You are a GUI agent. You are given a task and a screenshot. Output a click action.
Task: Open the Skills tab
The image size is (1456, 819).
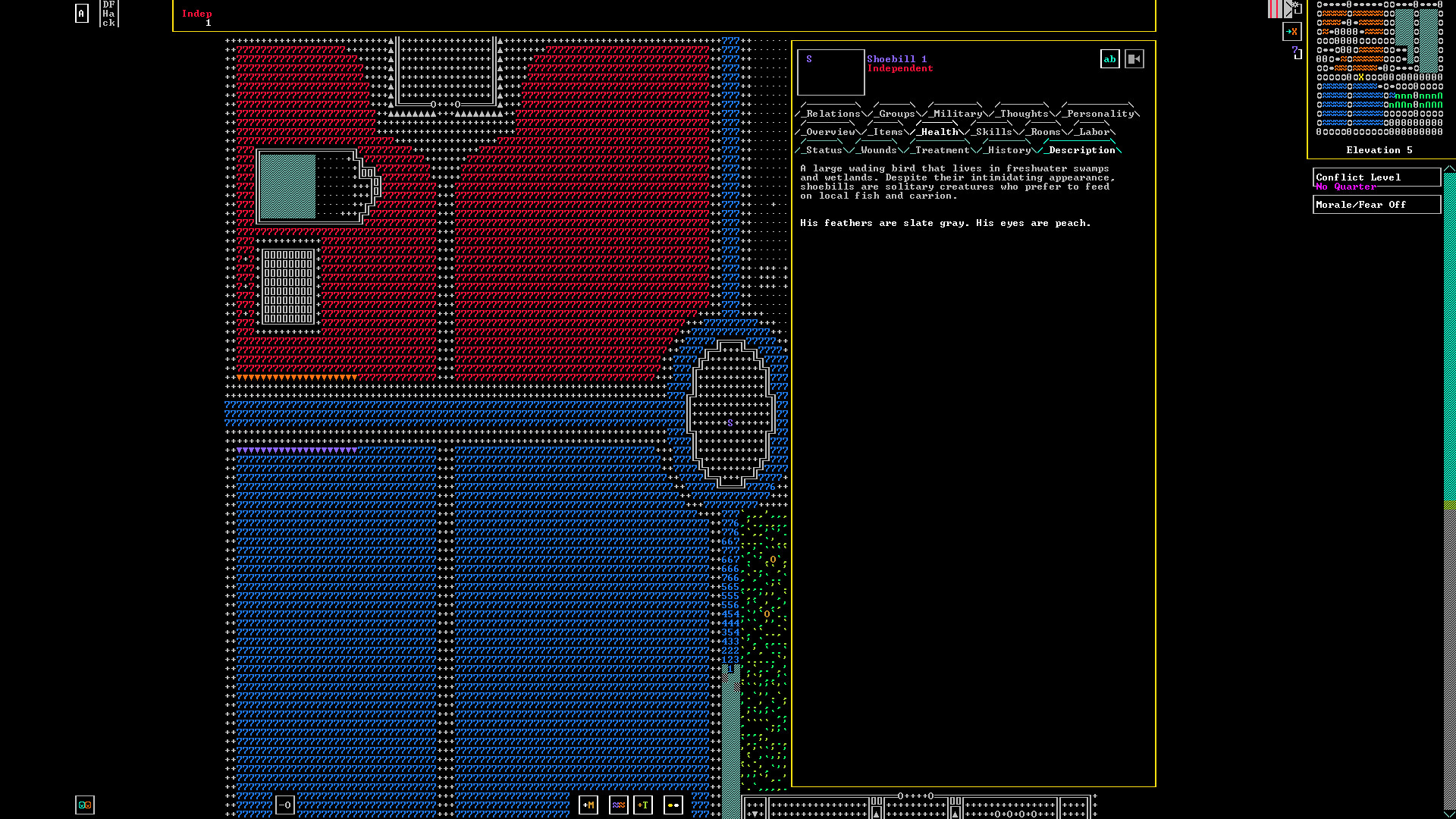coord(993,131)
